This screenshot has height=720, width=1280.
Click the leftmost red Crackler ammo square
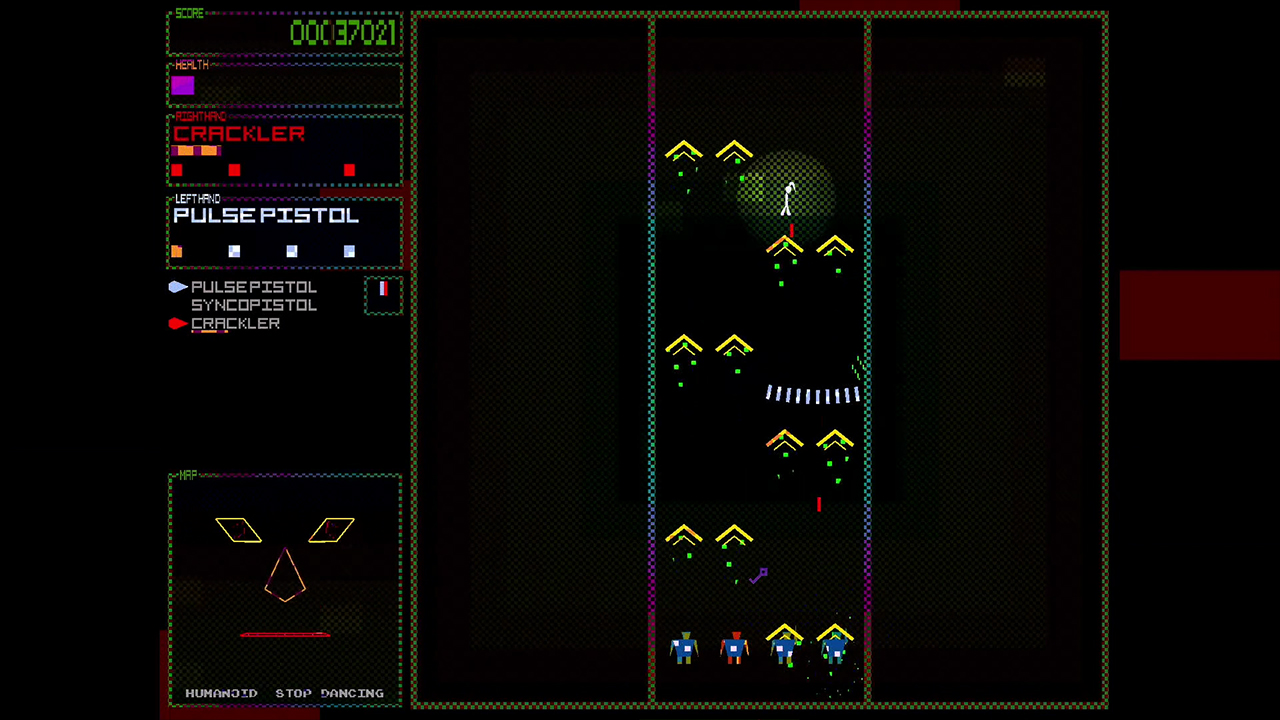(x=176, y=171)
